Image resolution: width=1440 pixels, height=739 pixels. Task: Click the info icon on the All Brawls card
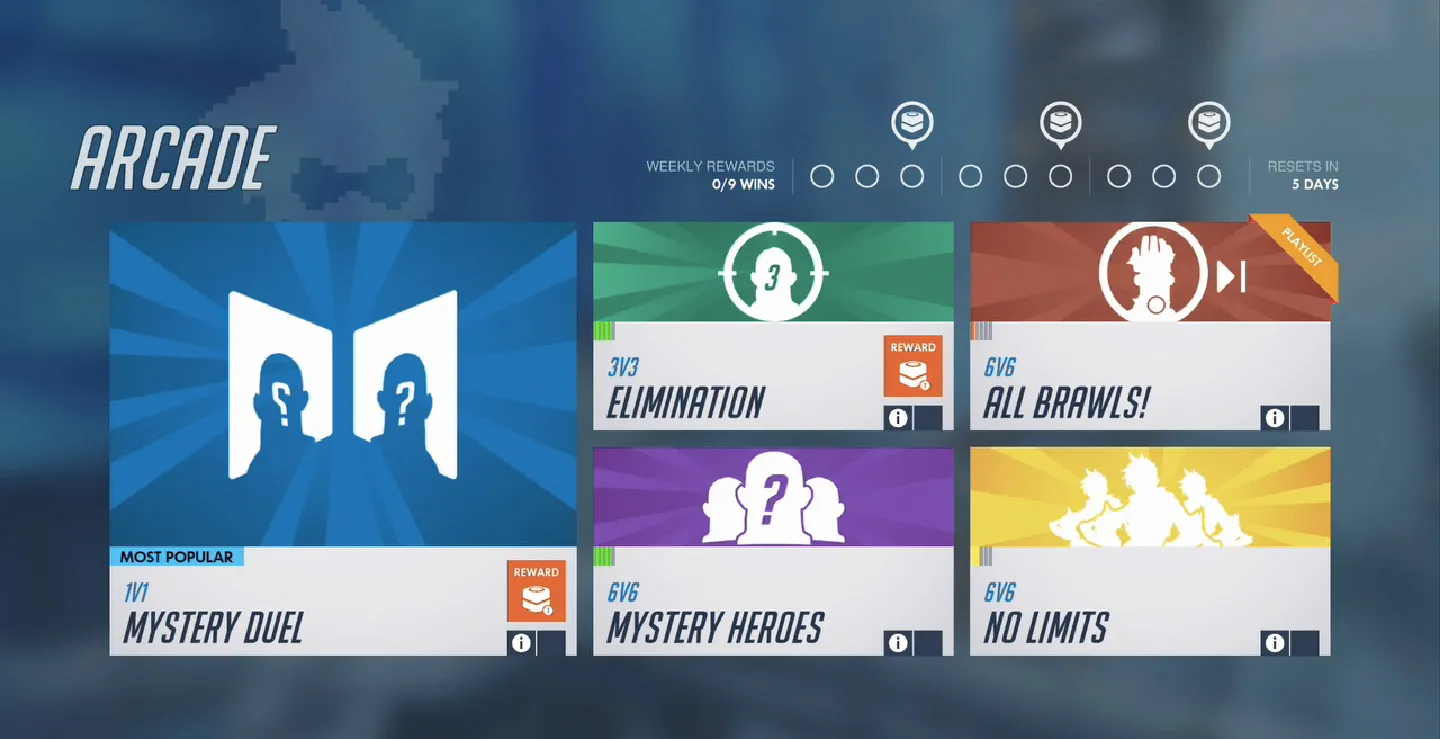coord(1275,418)
